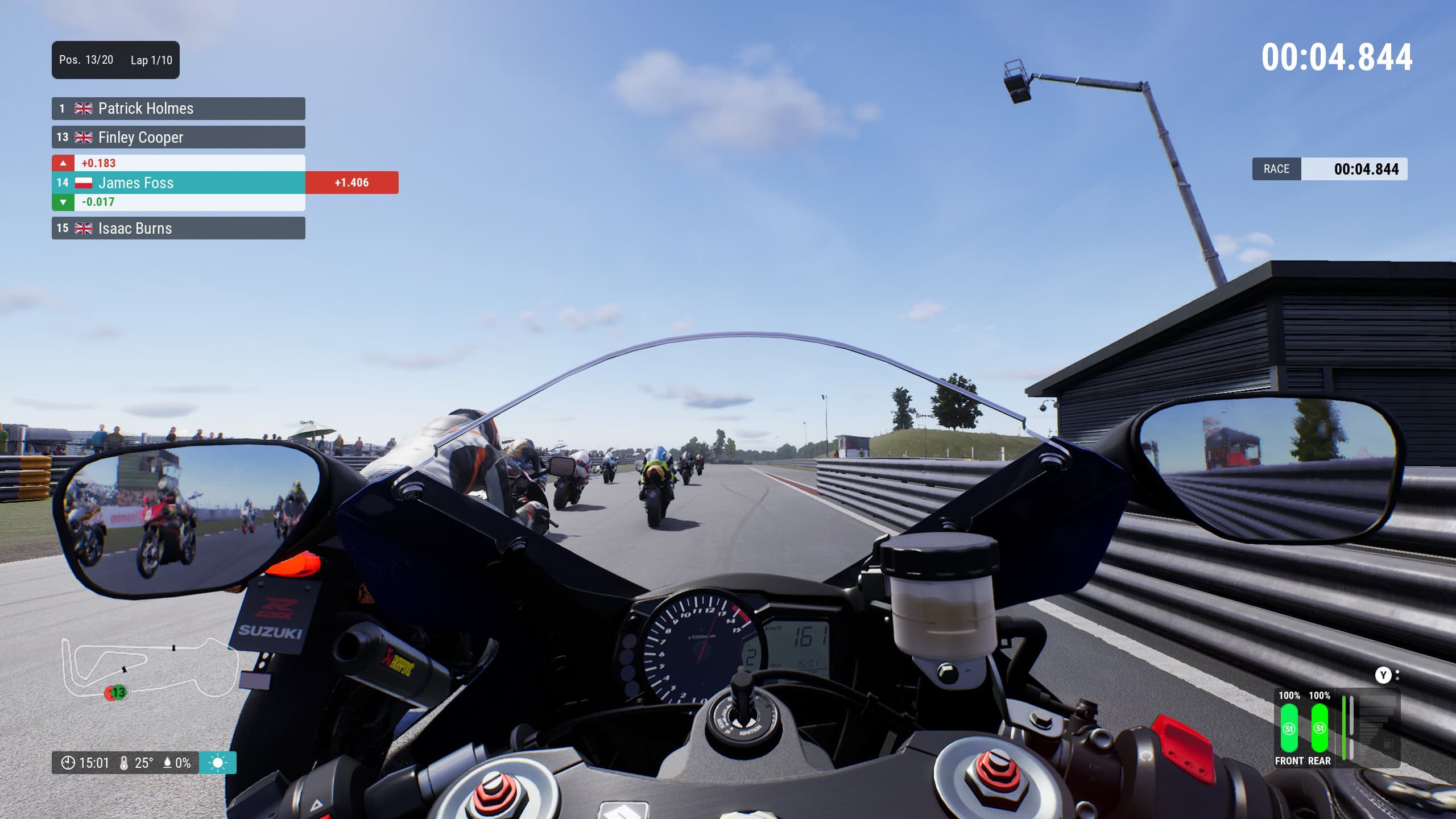Click the UK flag next to Patrick Holmes
This screenshot has width=1456, height=819.
pyautogui.click(x=83, y=109)
